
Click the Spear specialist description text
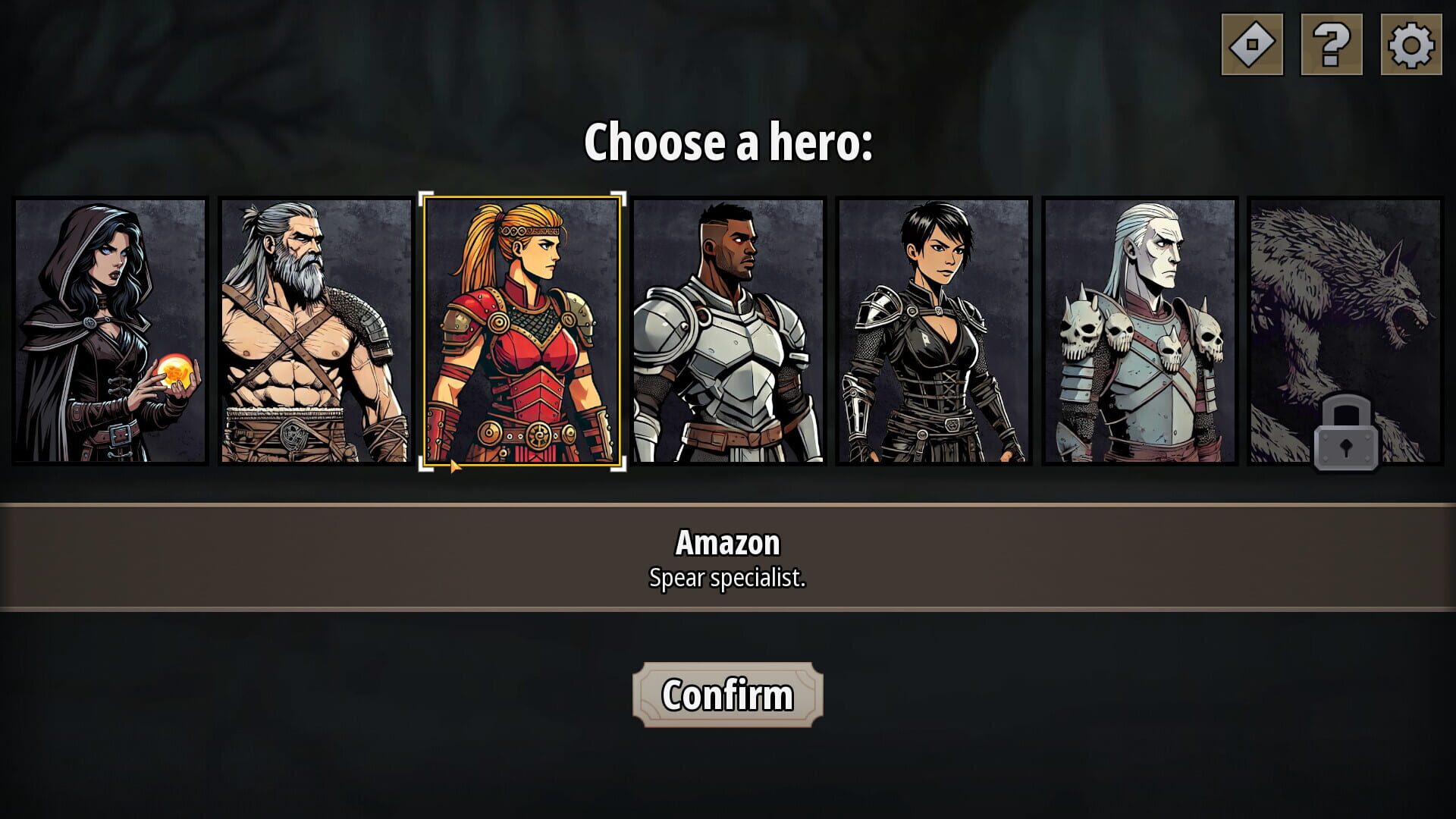point(729,579)
